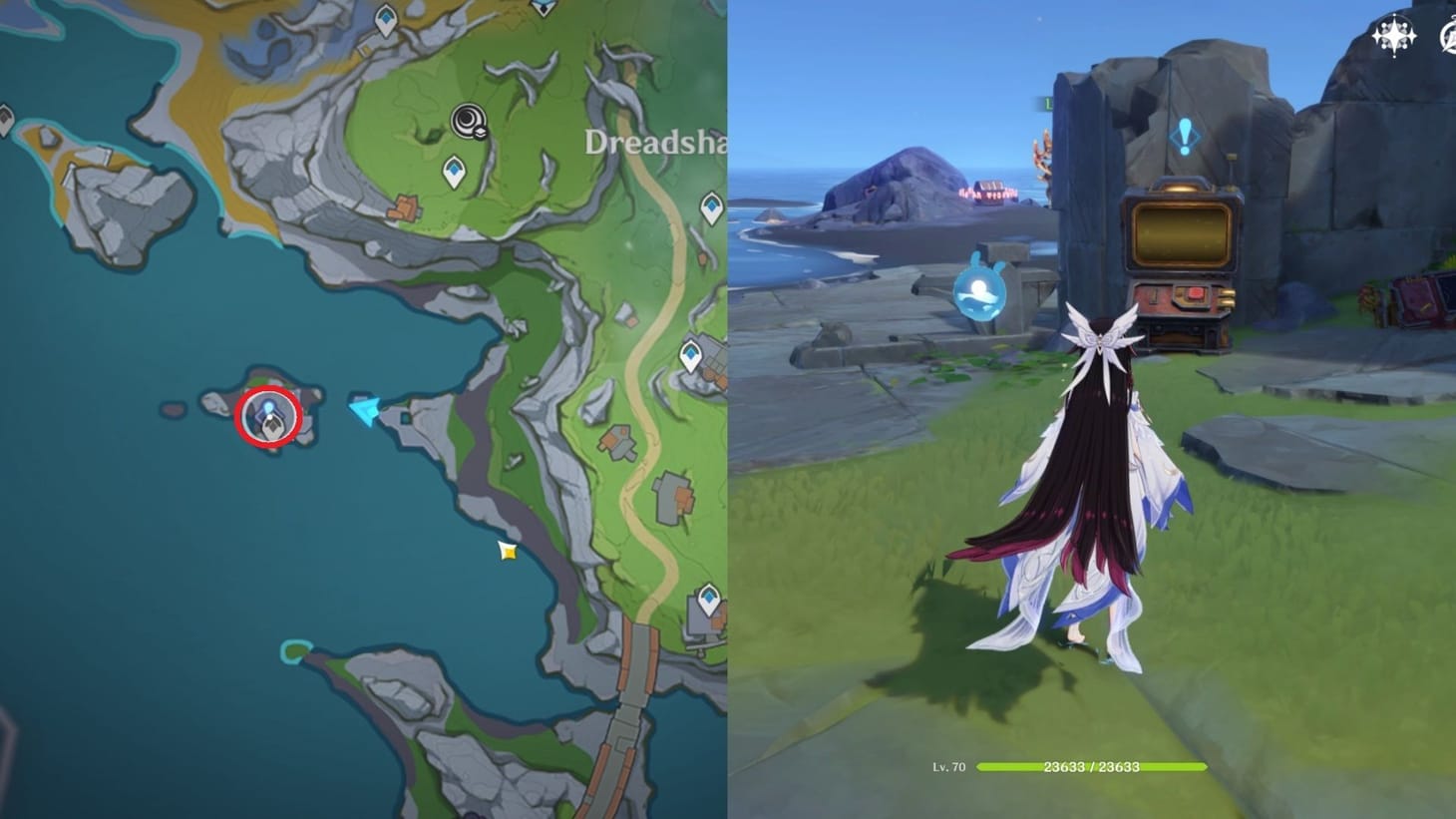Select the southernmost teleport waypoint pin
This screenshot has width=1456, height=819.
tap(708, 597)
